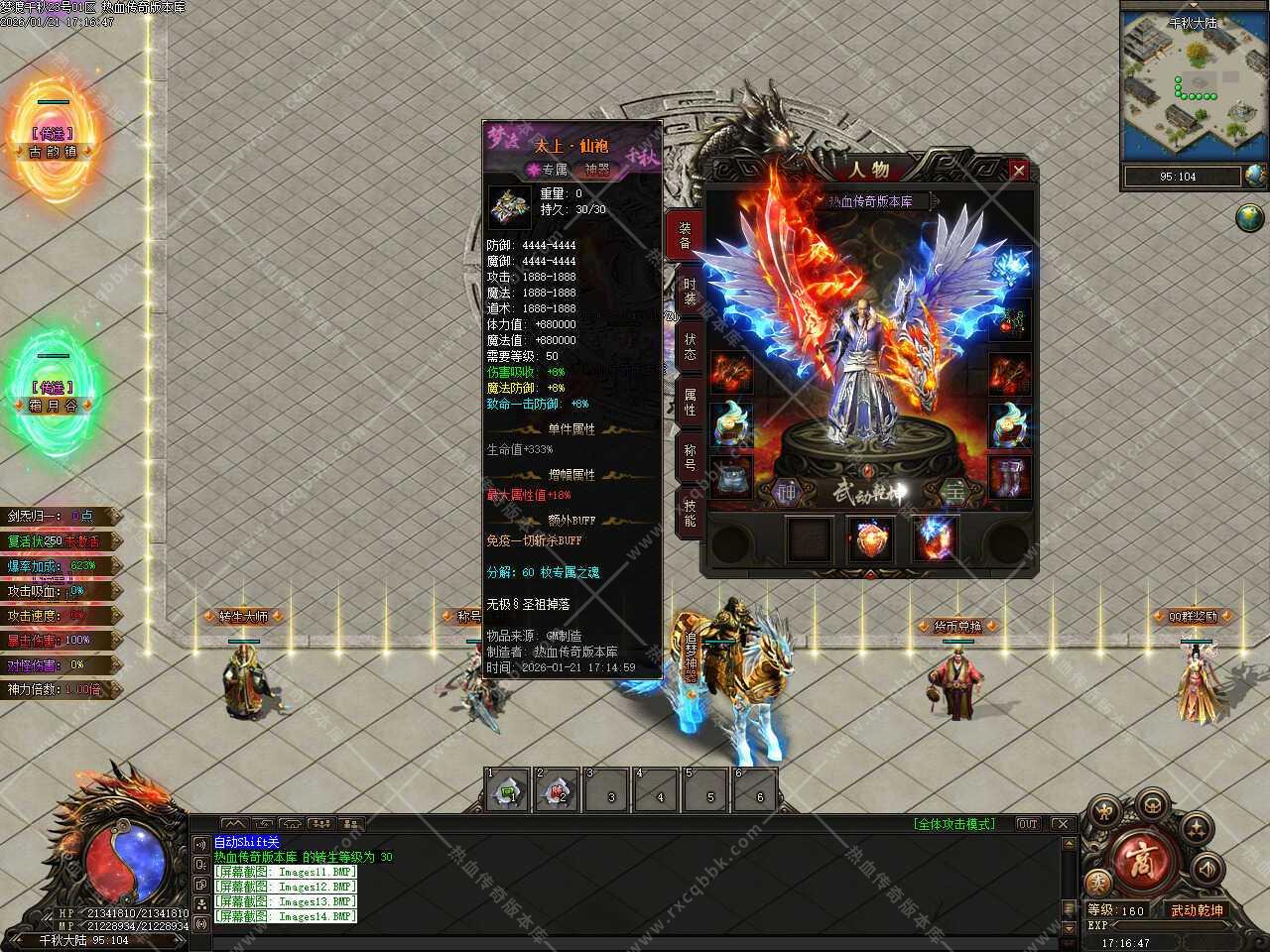Click the 神 hexagon button
Screen dimensions: 1270x952
click(x=786, y=490)
